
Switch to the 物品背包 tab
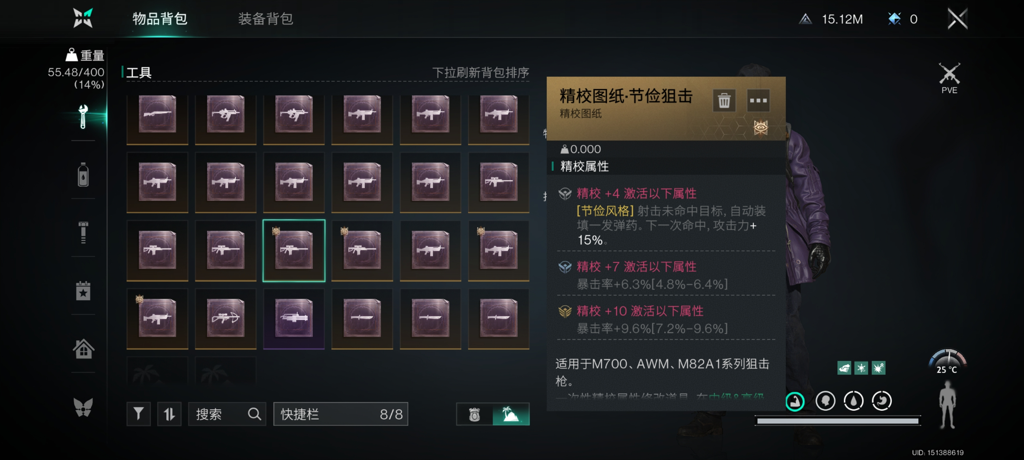click(160, 19)
